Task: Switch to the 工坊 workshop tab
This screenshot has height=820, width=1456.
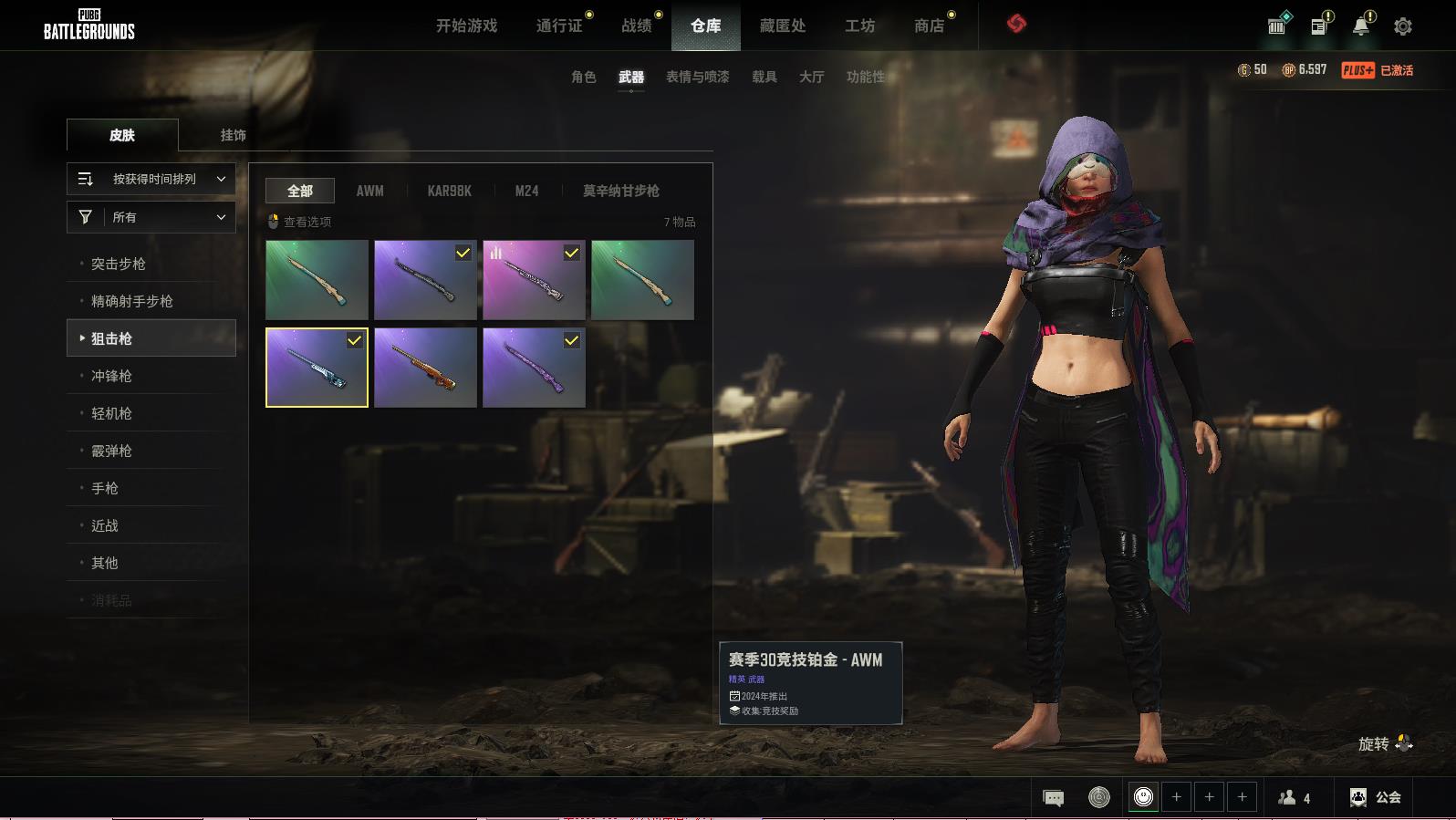Action: [859, 26]
